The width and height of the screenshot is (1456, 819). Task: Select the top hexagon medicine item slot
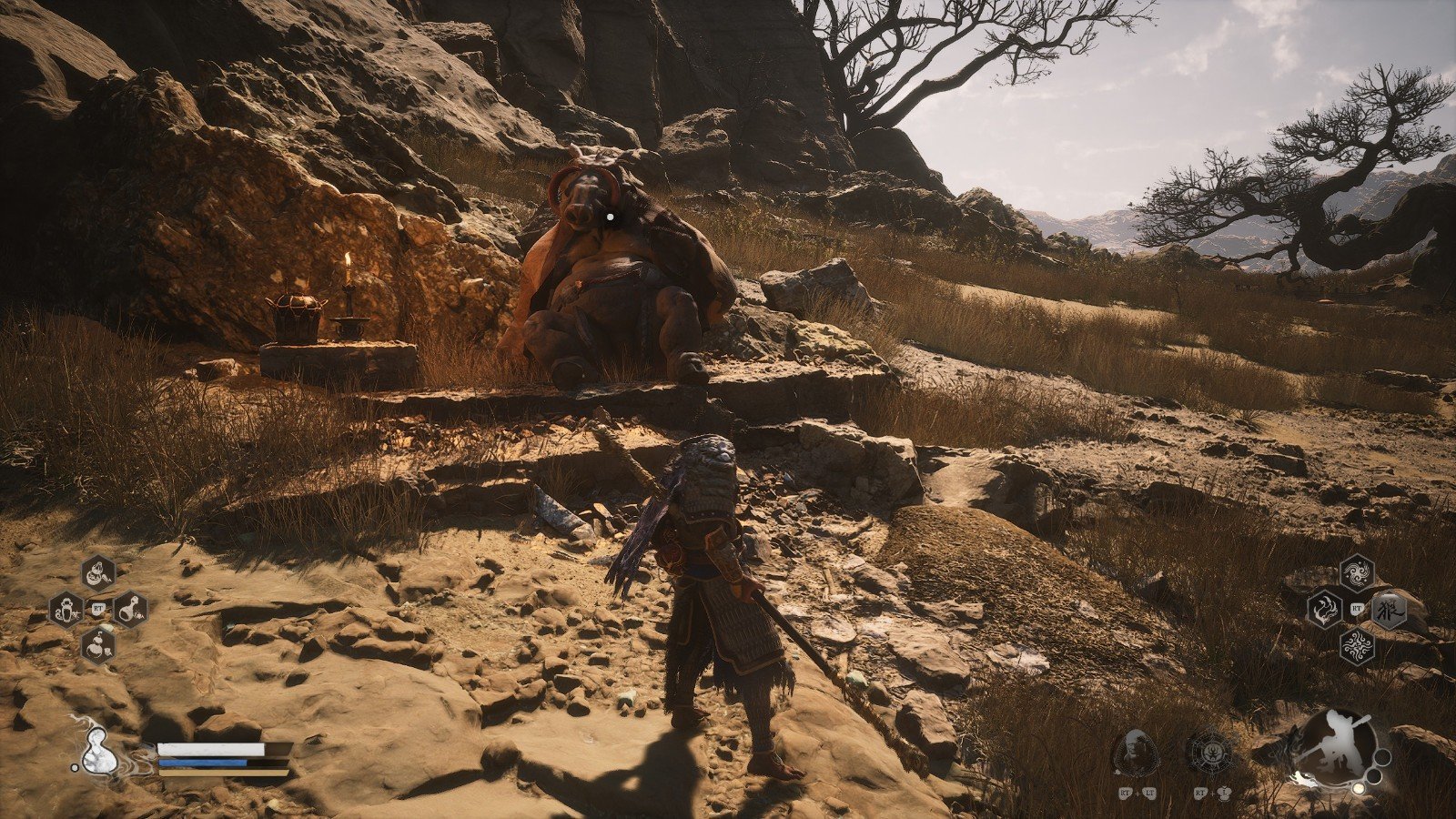coord(98,573)
